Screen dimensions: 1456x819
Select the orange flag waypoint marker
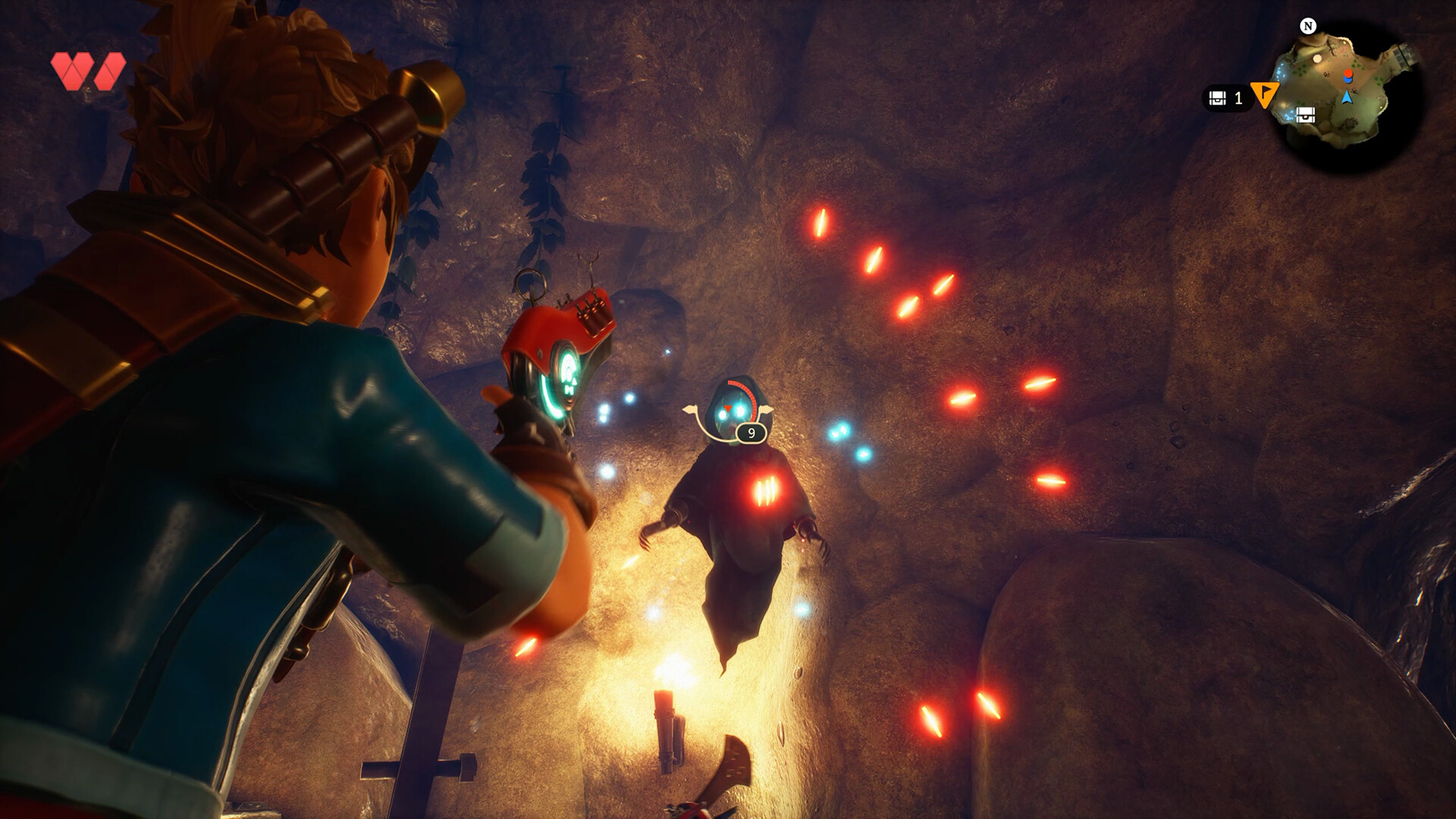(1265, 96)
